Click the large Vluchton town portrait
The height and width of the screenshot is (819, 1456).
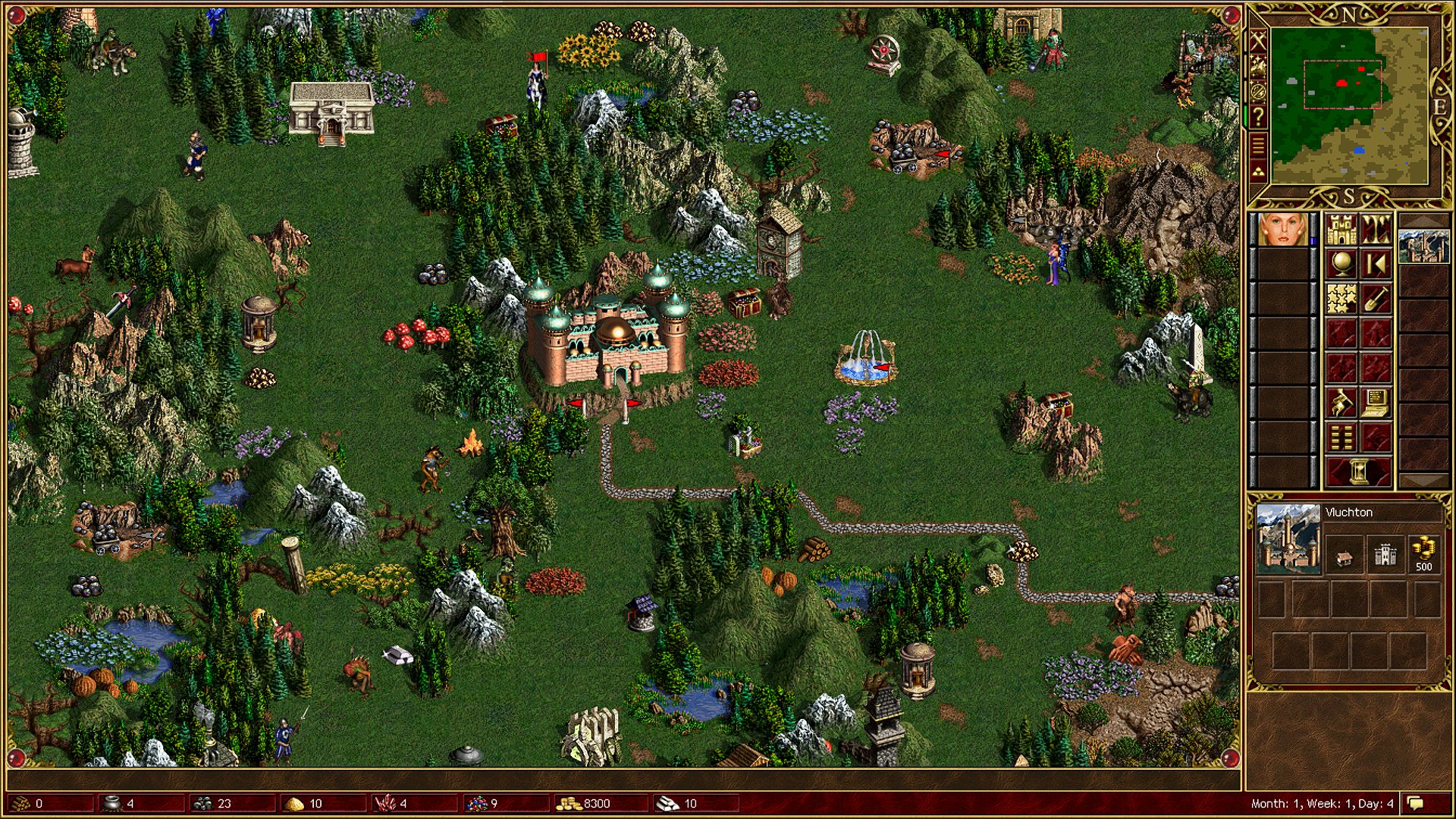coord(1288,538)
